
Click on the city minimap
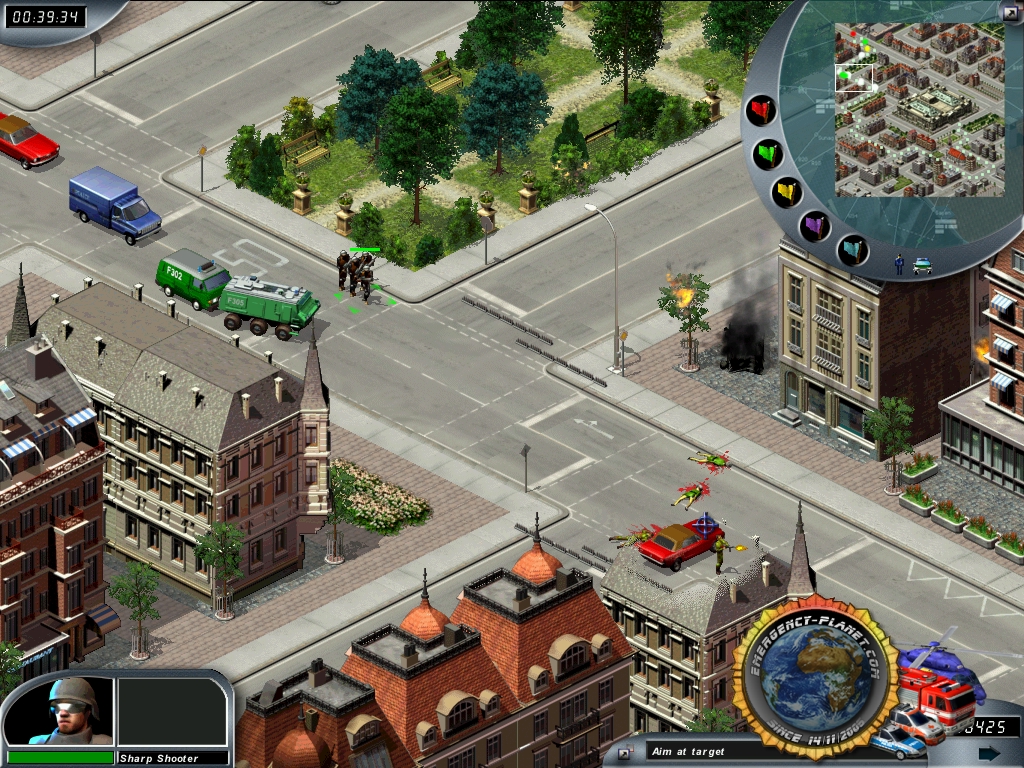919,109
